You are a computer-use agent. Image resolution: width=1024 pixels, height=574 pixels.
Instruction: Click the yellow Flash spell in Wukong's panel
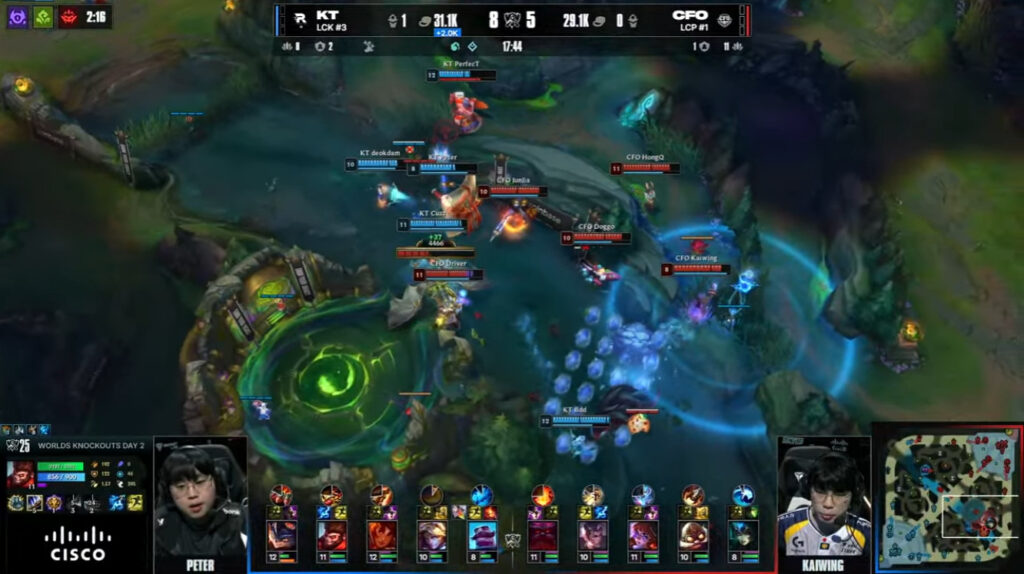[134, 502]
